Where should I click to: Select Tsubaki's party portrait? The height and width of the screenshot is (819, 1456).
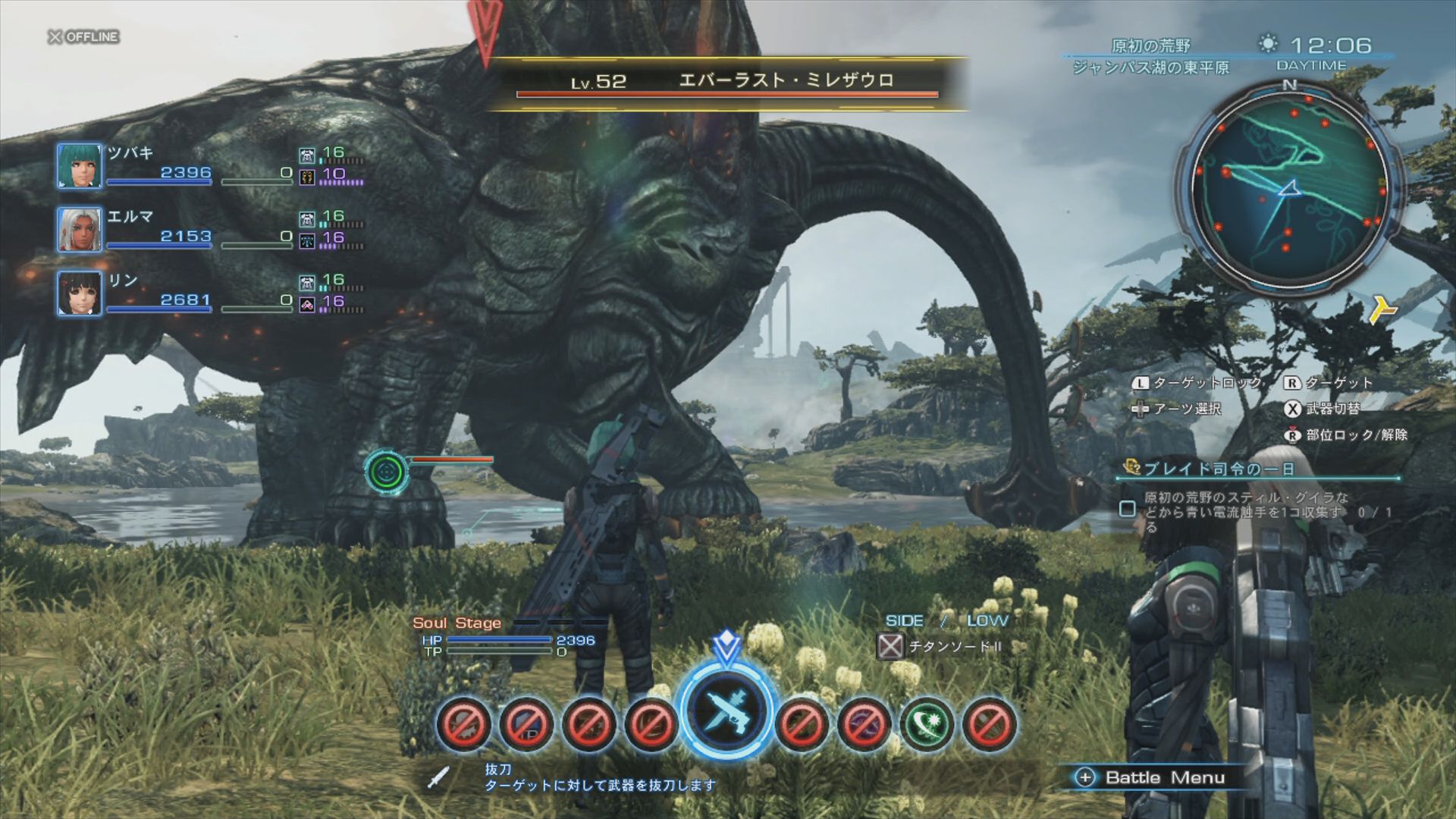(80, 165)
